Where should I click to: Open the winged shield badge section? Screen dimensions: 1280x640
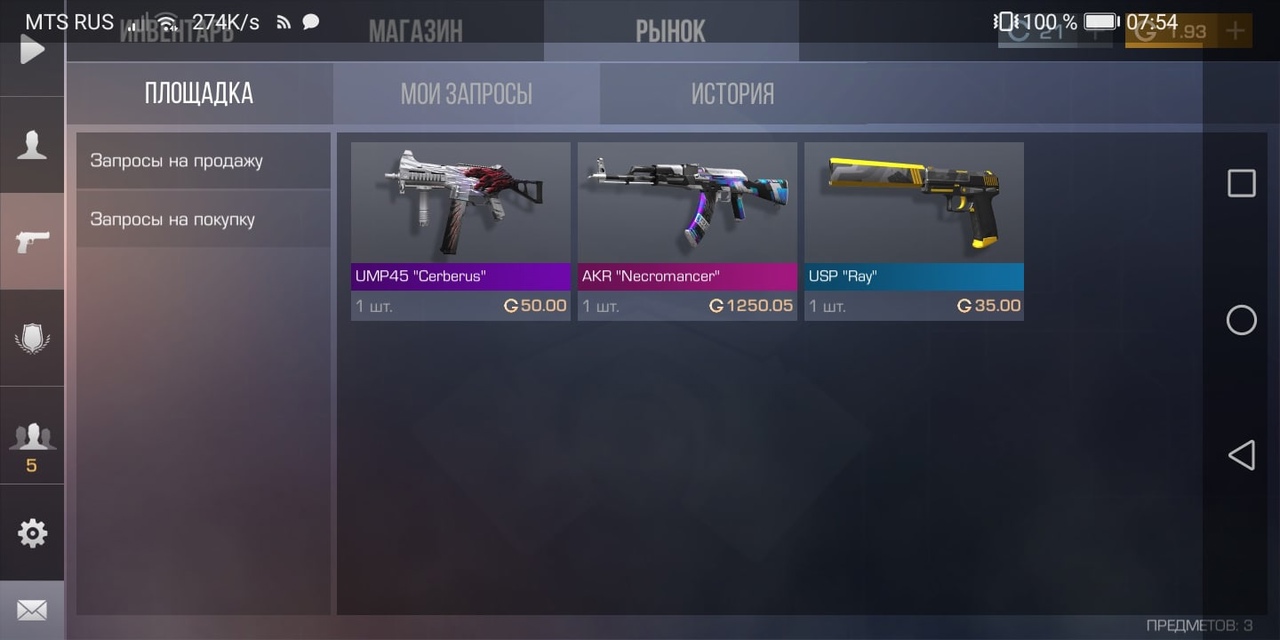[32, 338]
